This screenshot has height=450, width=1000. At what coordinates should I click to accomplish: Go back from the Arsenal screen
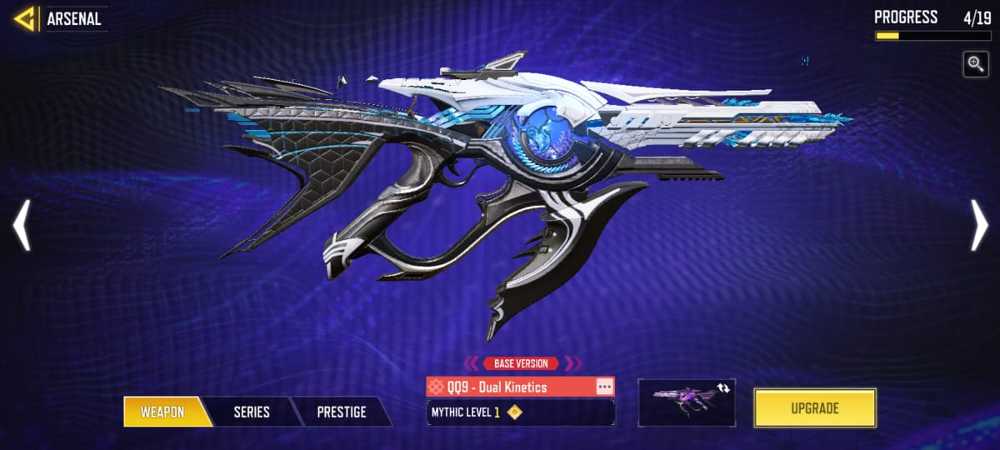(x=25, y=19)
